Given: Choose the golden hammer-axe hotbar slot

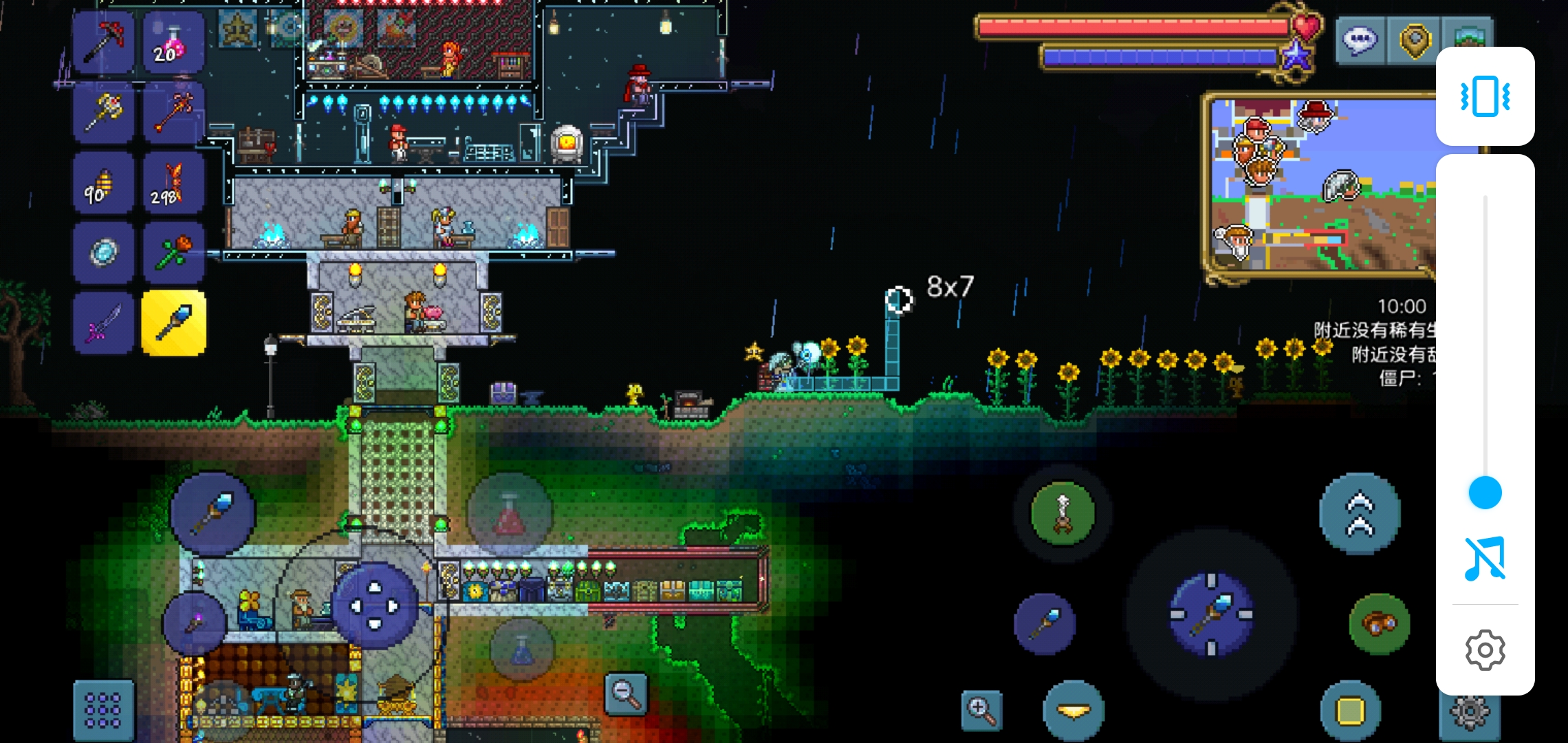Looking at the screenshot, I should click(103, 113).
